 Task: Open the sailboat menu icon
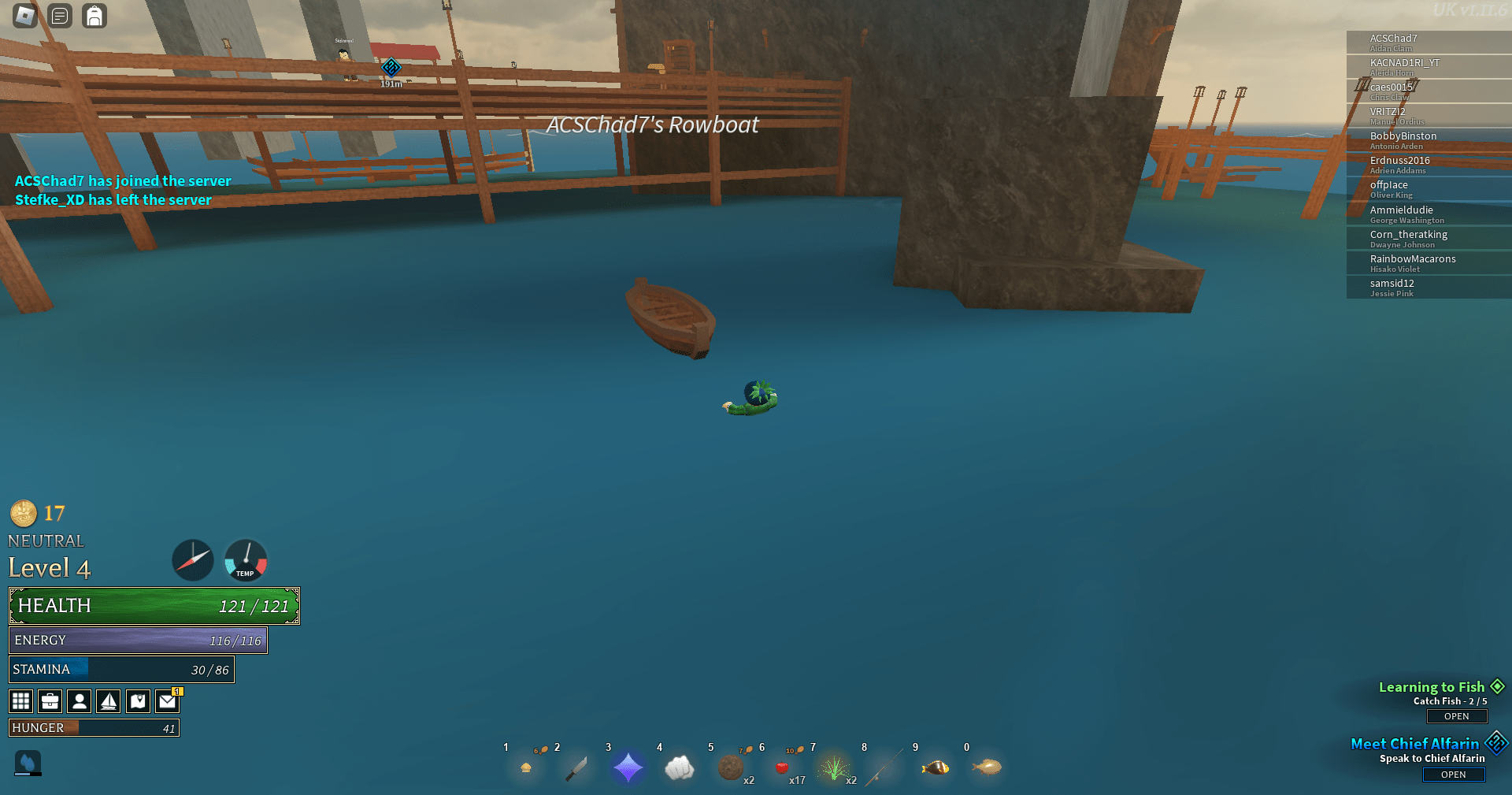click(x=109, y=700)
